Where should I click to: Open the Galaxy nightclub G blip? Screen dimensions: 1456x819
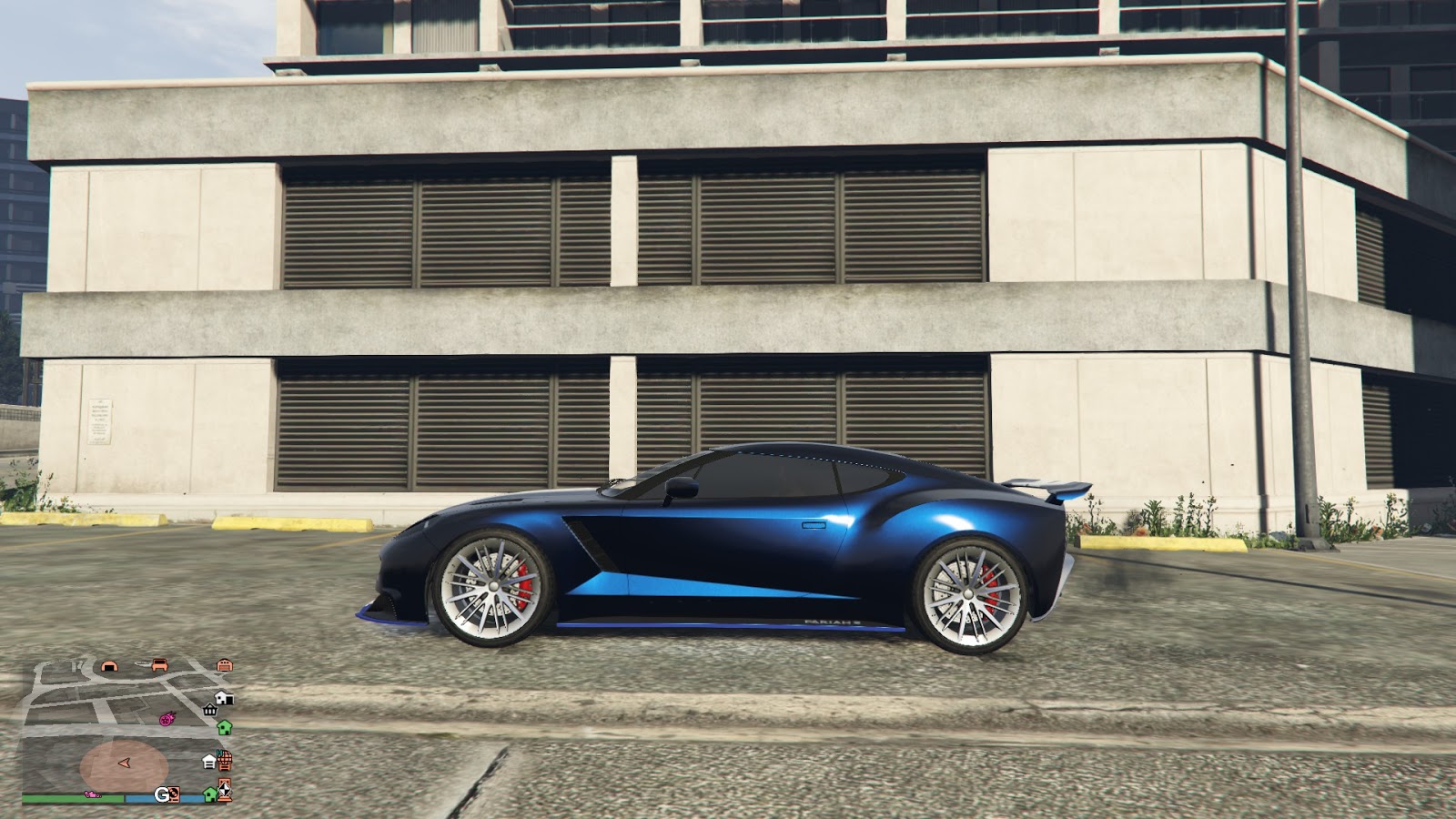click(164, 794)
